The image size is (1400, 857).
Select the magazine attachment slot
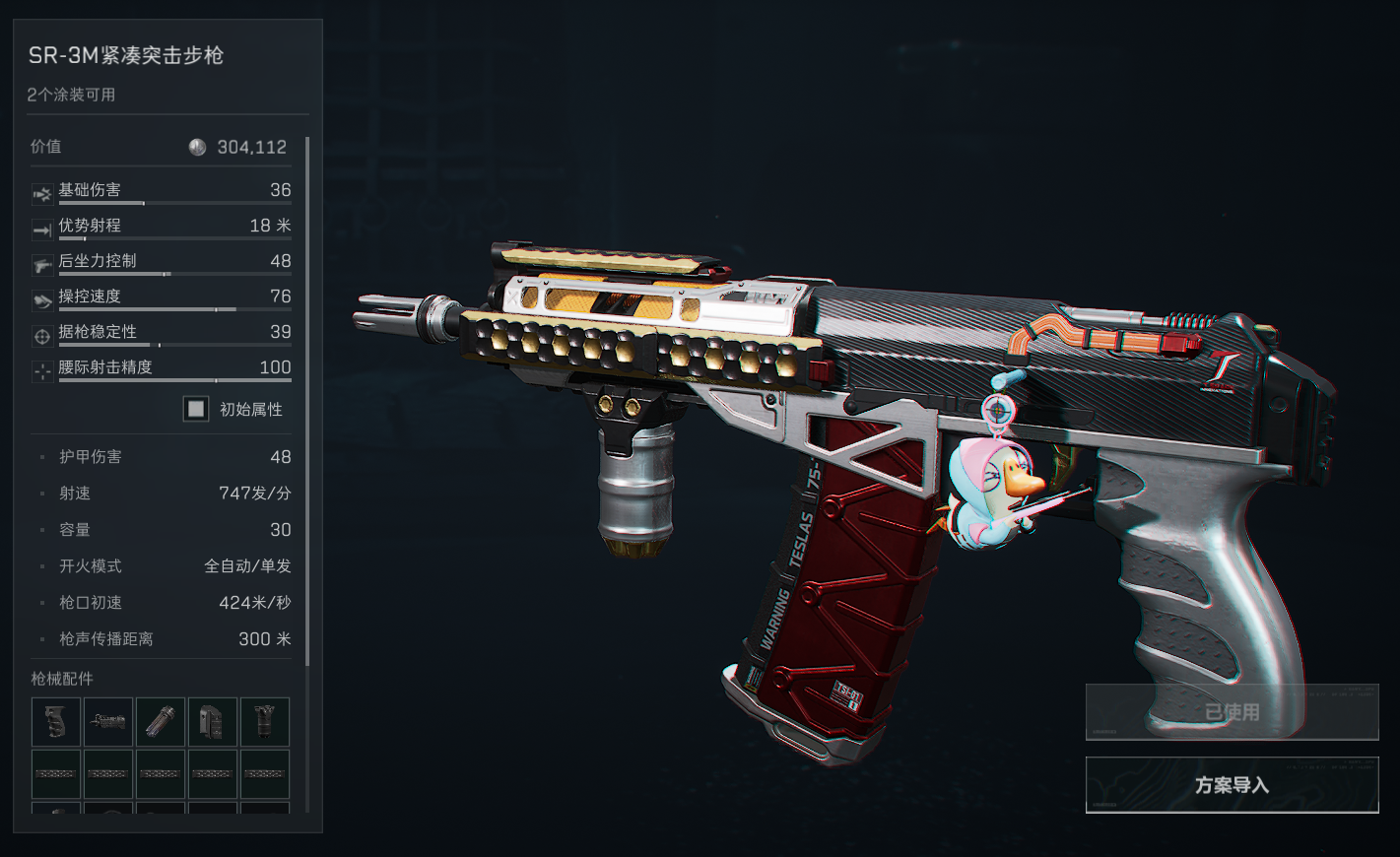tap(213, 722)
